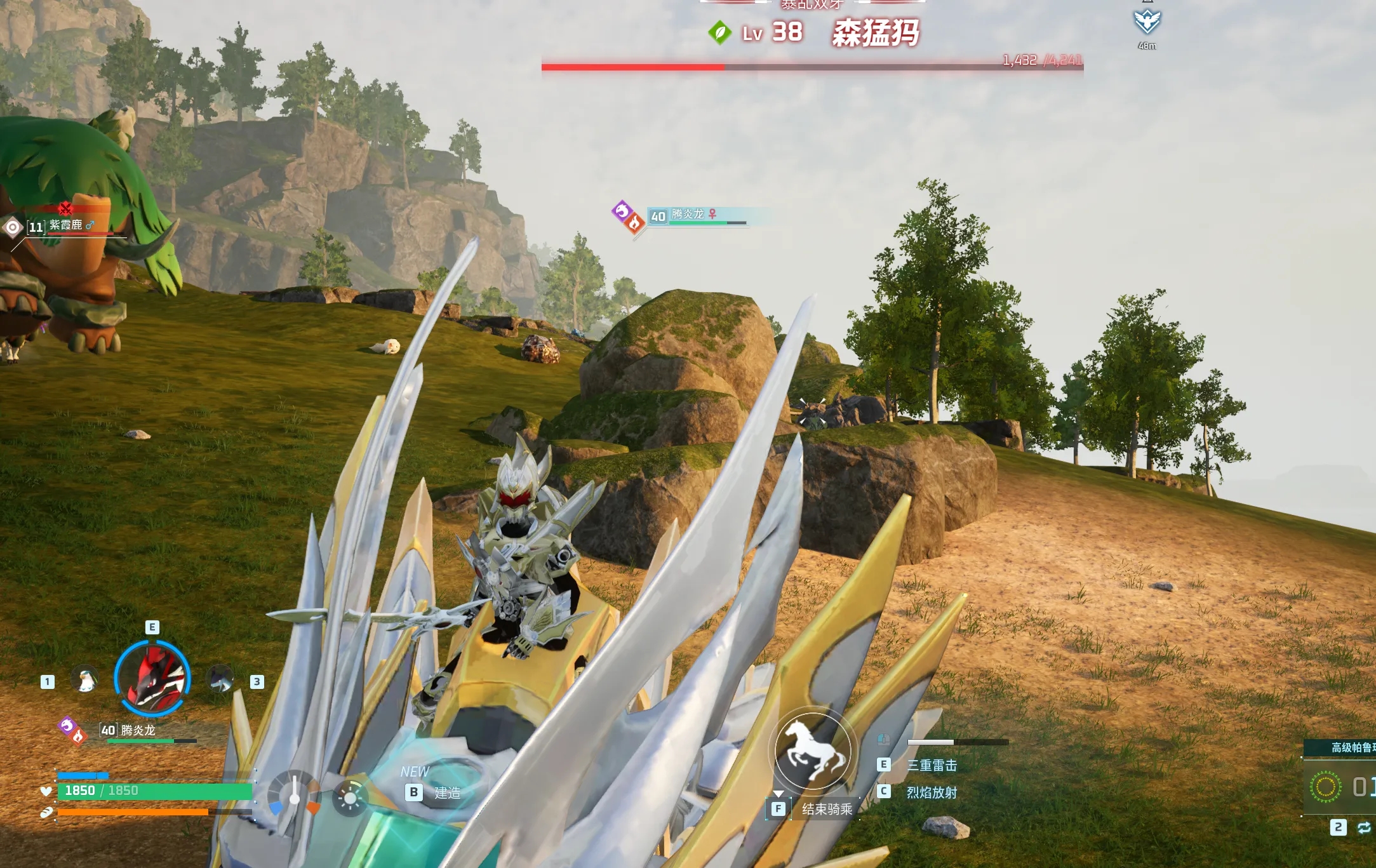Click the 森猛犸 boss name header

click(875, 32)
